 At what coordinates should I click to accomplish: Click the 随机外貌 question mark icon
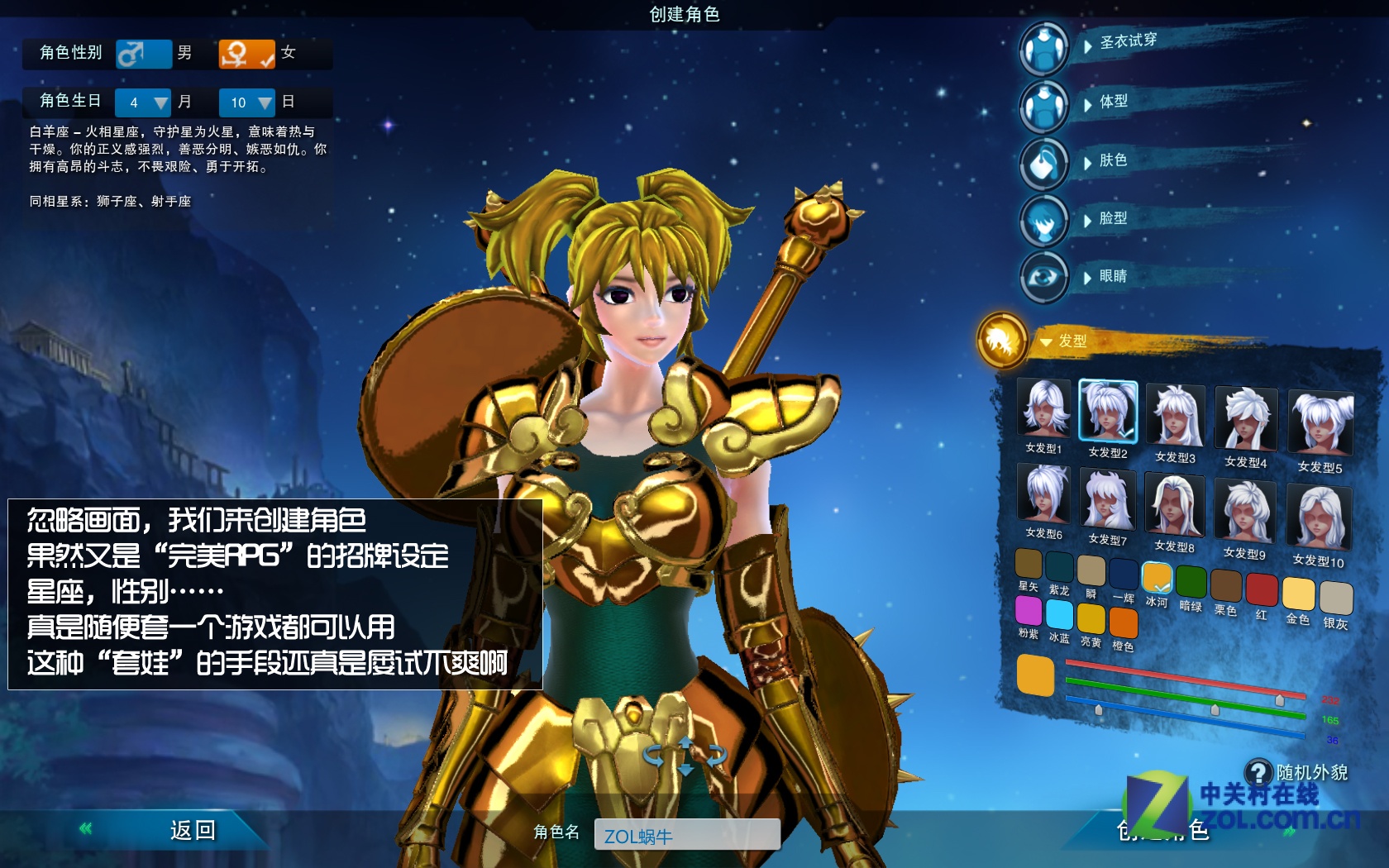pos(1257,772)
